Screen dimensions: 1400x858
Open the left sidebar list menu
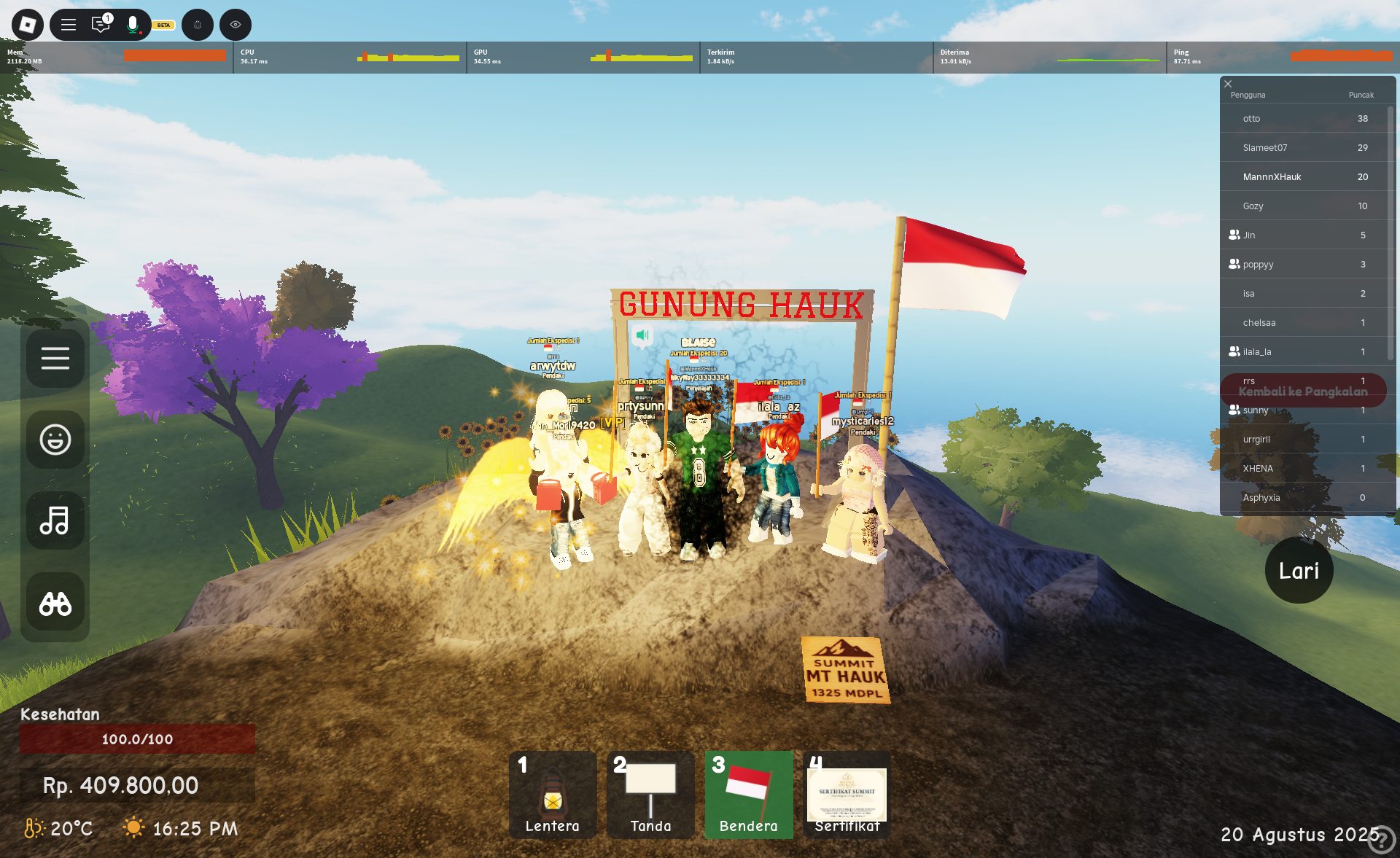pos(55,359)
